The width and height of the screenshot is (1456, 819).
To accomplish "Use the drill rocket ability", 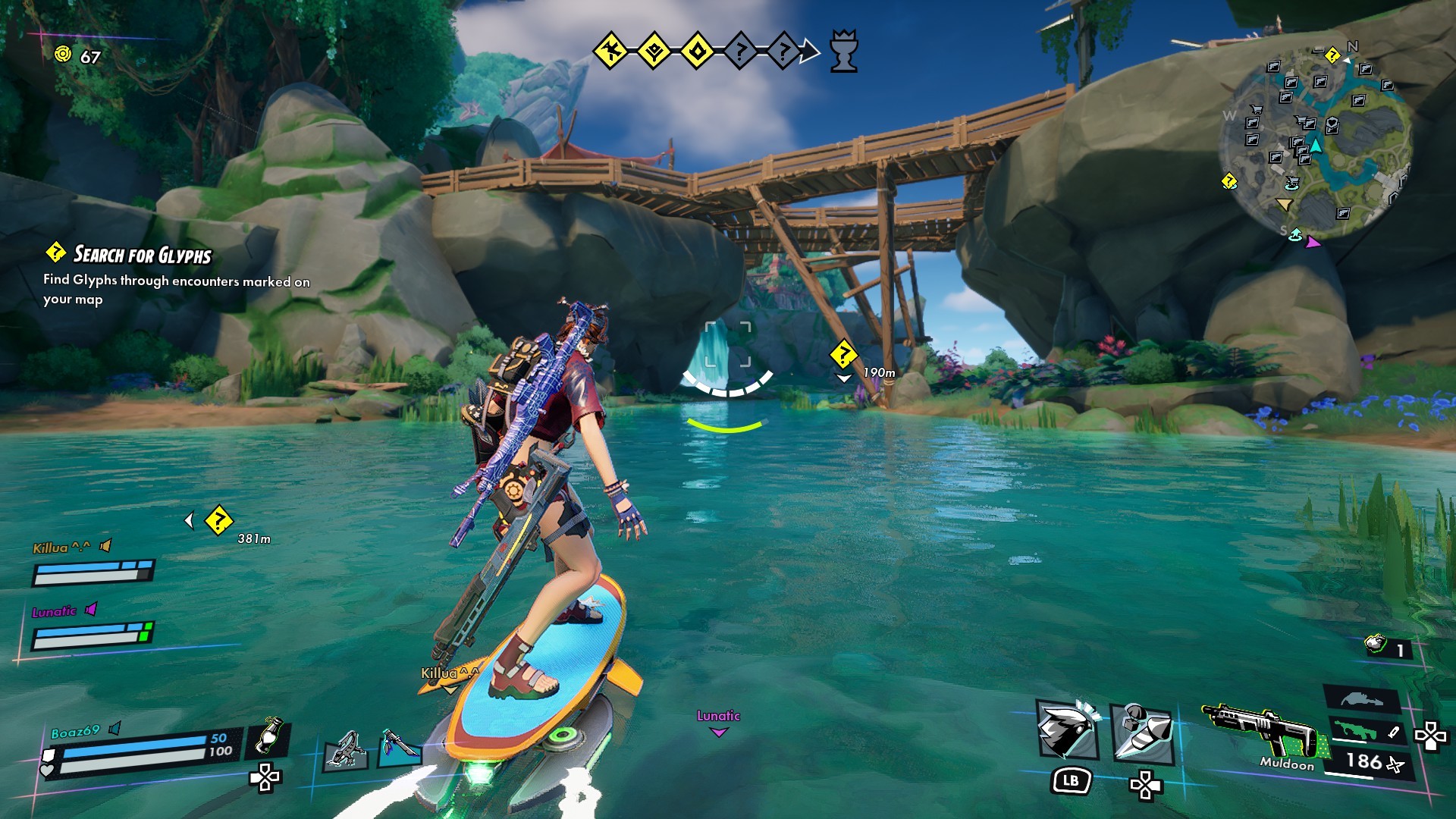I will click(x=1142, y=731).
